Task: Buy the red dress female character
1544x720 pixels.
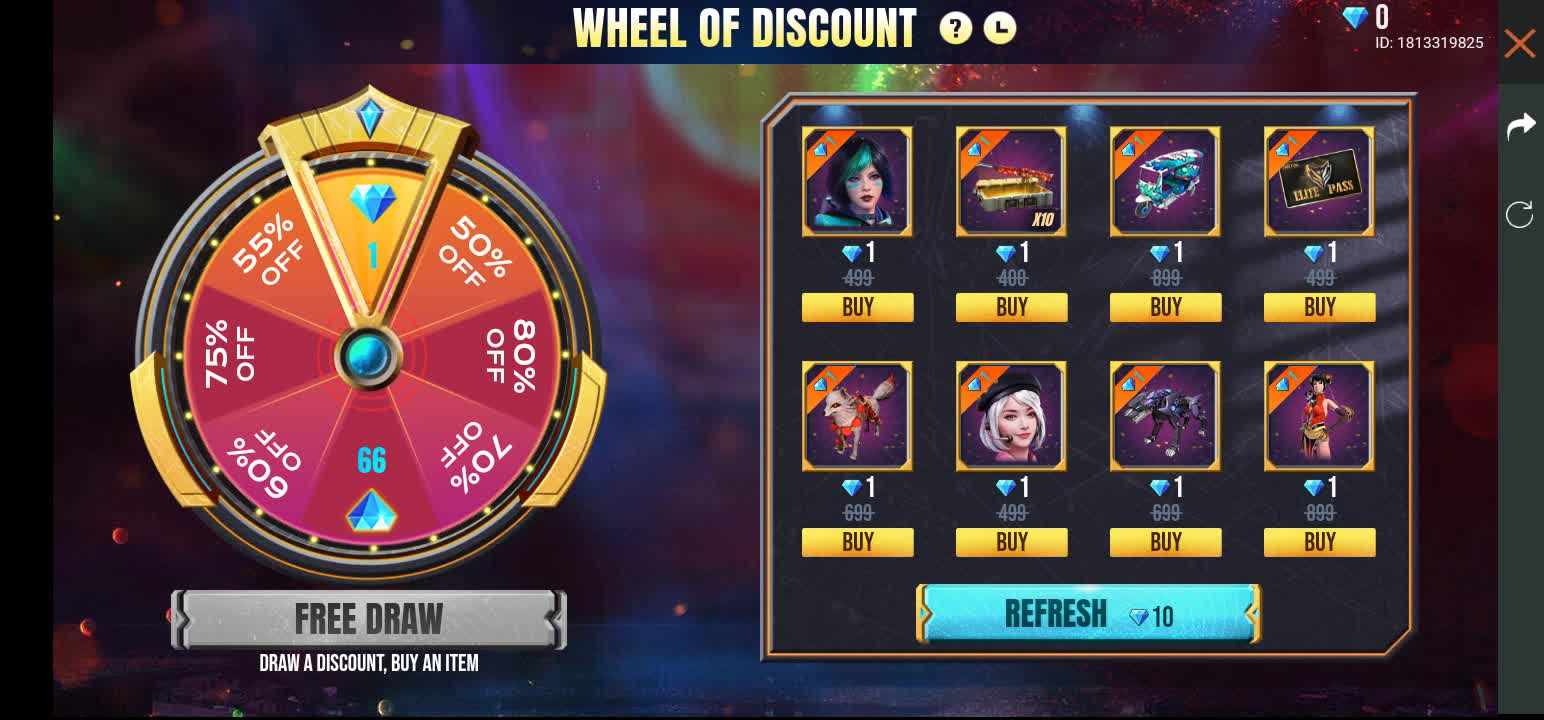Action: pyautogui.click(x=1319, y=542)
